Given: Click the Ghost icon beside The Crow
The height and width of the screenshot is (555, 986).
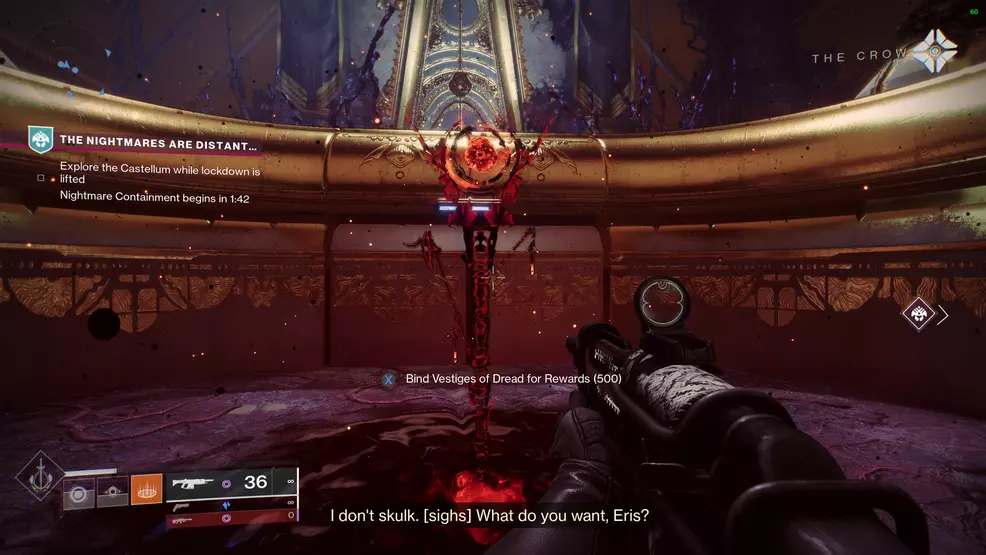Looking at the screenshot, I should [x=934, y=51].
